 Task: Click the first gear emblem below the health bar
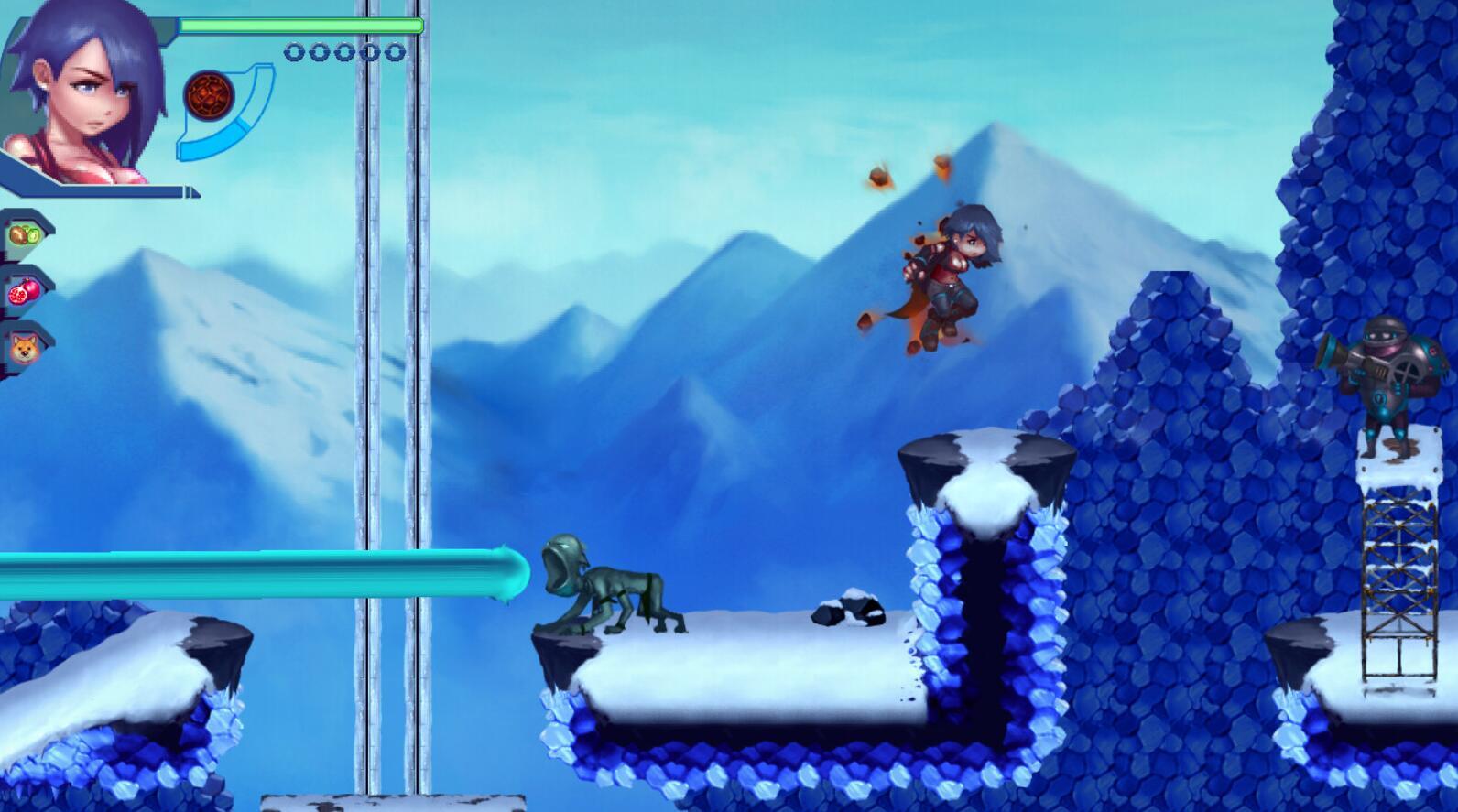click(293, 52)
